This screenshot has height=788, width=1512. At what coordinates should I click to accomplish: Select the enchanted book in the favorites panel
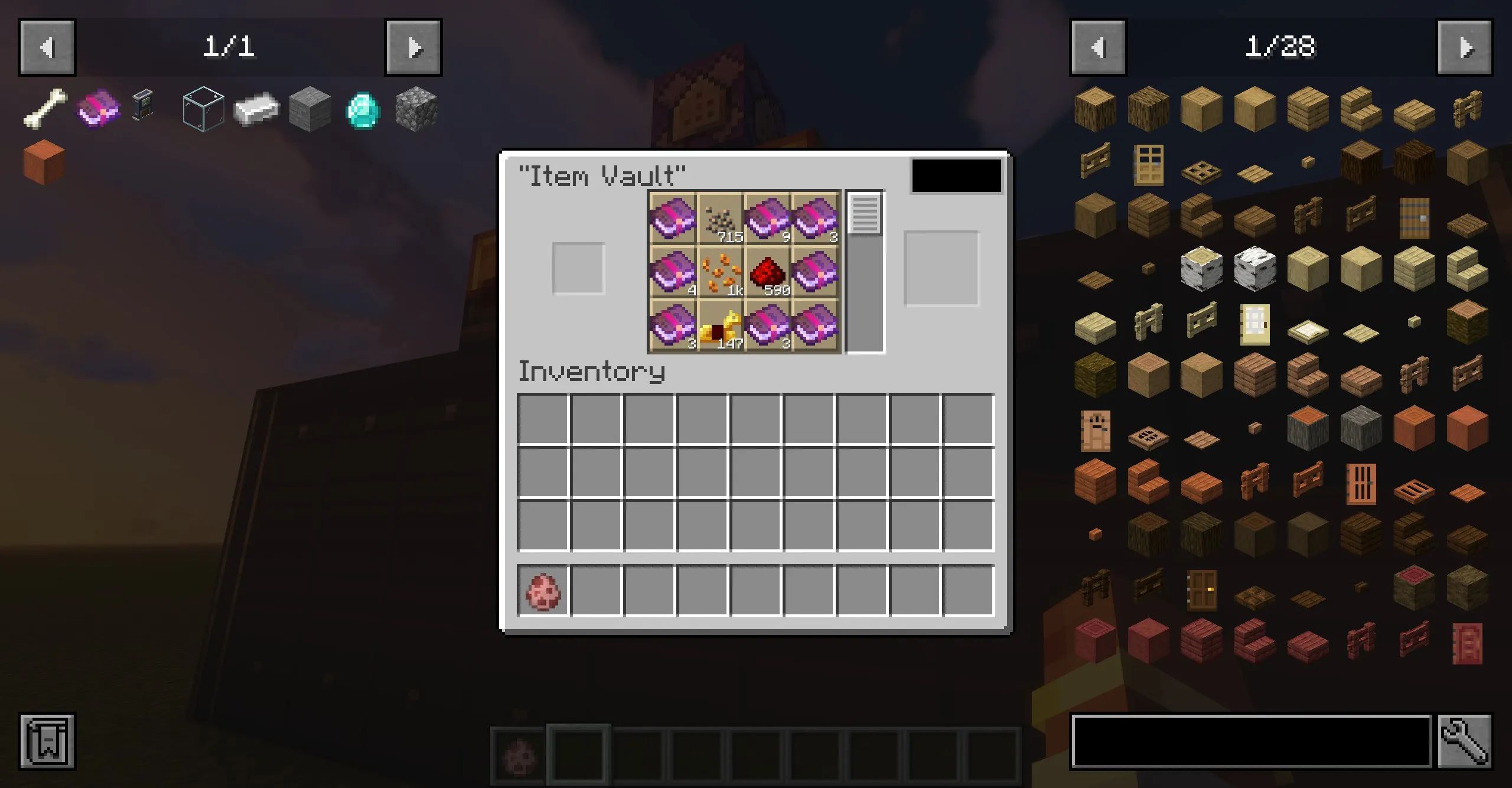98,109
